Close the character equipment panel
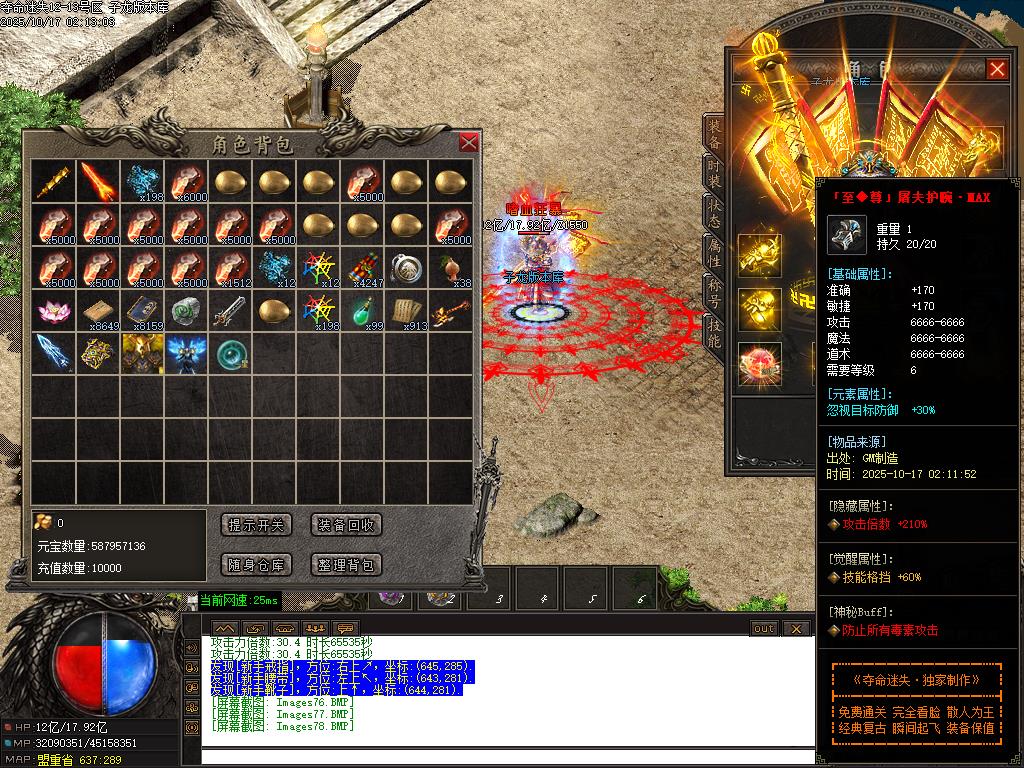 tap(997, 69)
